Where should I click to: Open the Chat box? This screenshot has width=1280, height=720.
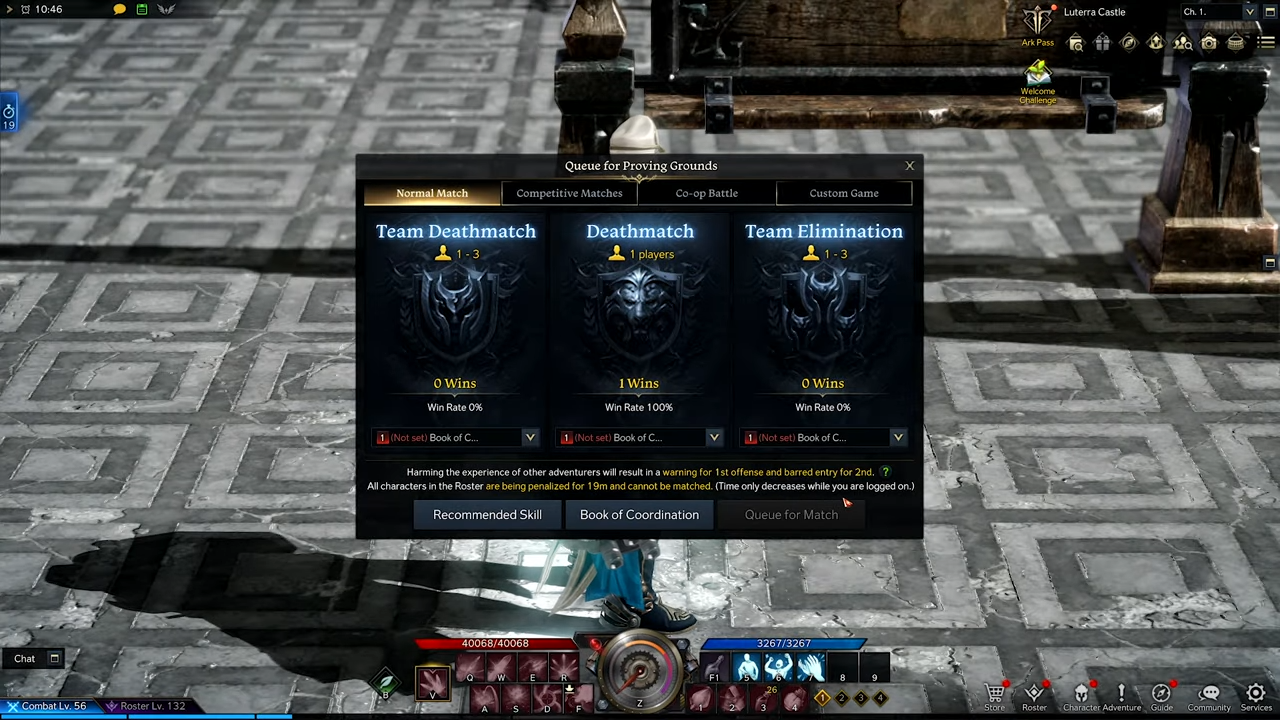click(25, 658)
